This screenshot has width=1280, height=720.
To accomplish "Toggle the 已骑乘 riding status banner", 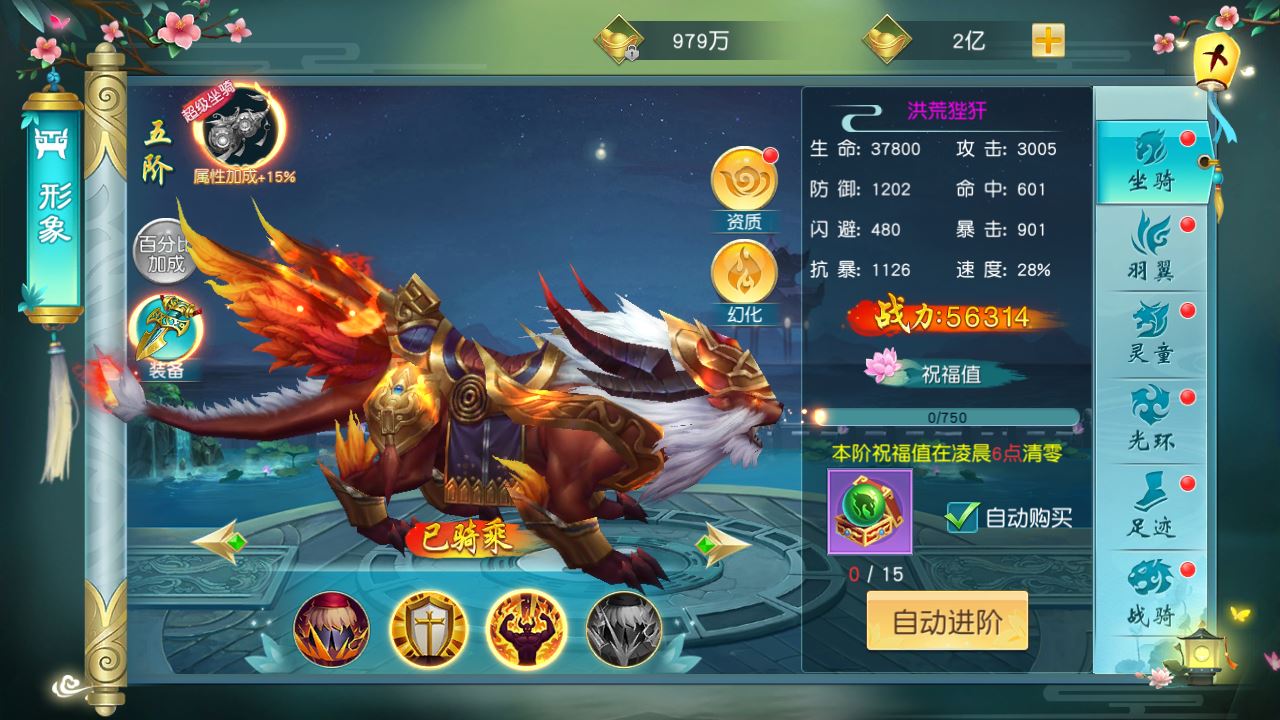I will (462, 538).
